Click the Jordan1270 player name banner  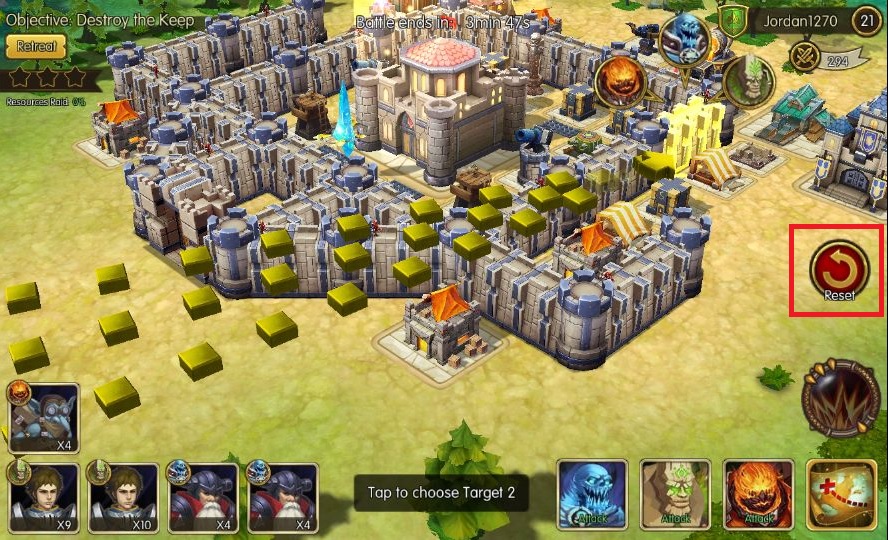[798, 20]
